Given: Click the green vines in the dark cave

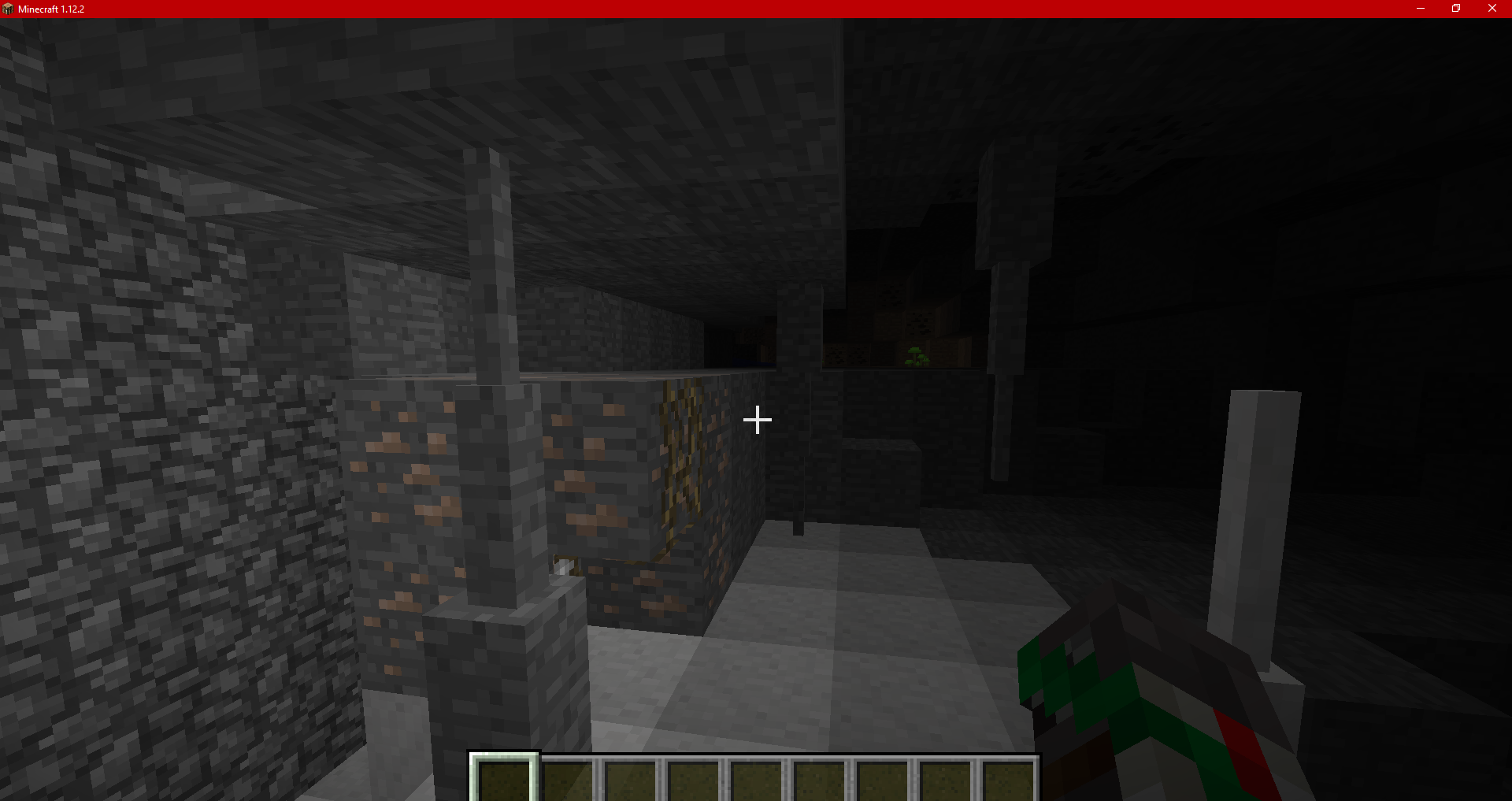Looking at the screenshot, I should (x=918, y=357).
